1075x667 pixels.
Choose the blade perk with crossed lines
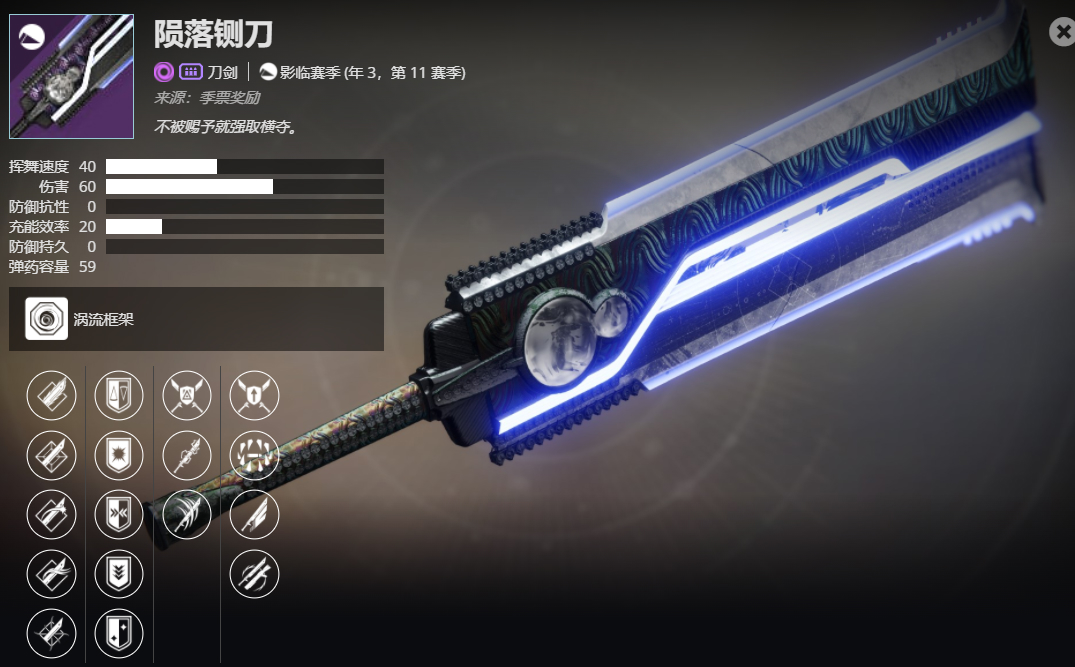pyautogui.click(x=51, y=633)
